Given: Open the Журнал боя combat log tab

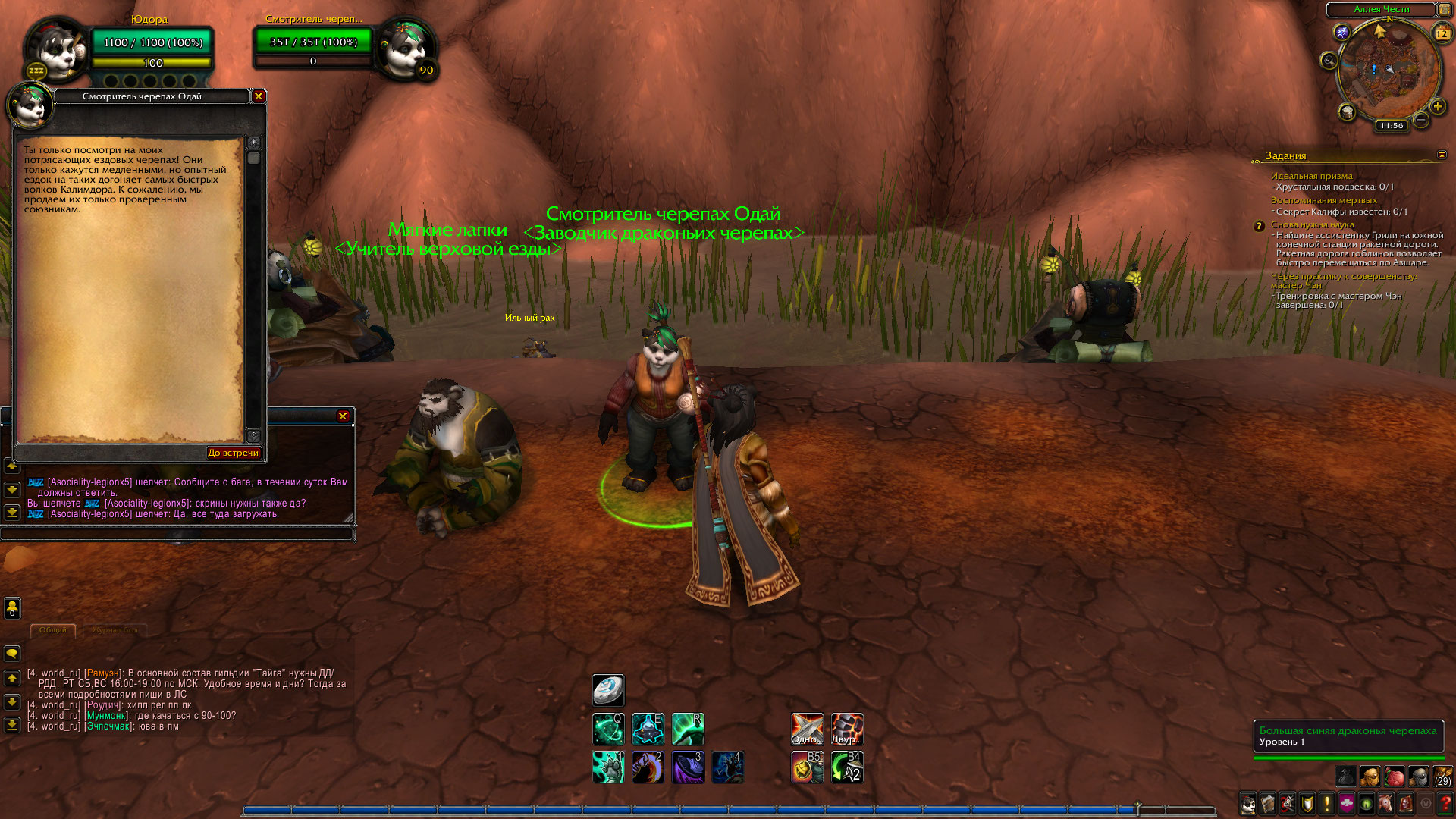Looking at the screenshot, I should (115, 630).
